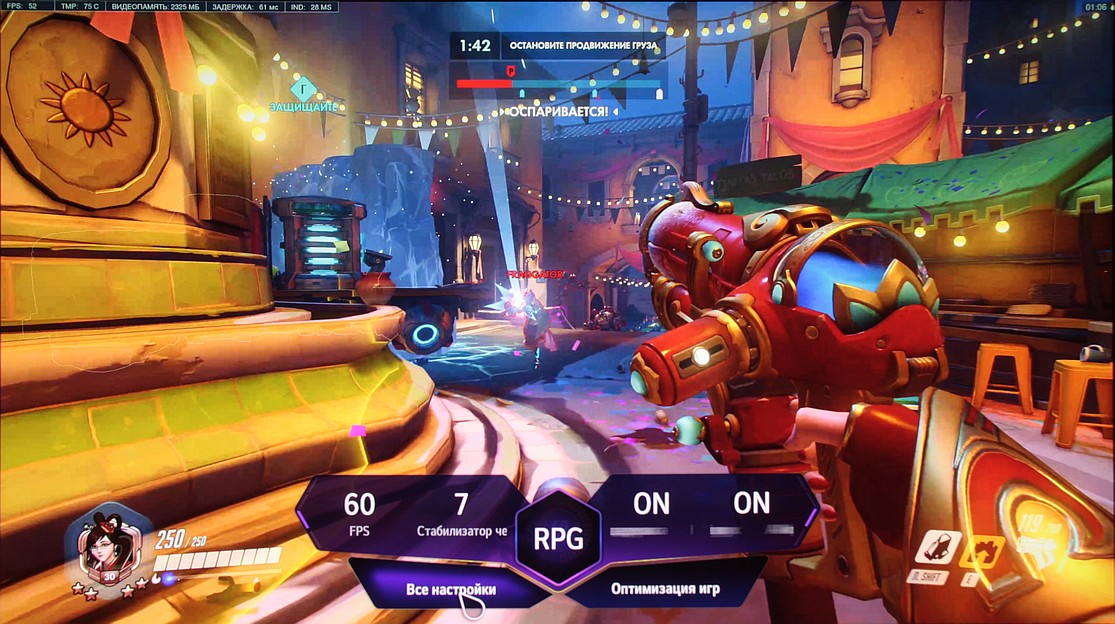Open the 'Оптимизация игр' overlay option

(665, 588)
